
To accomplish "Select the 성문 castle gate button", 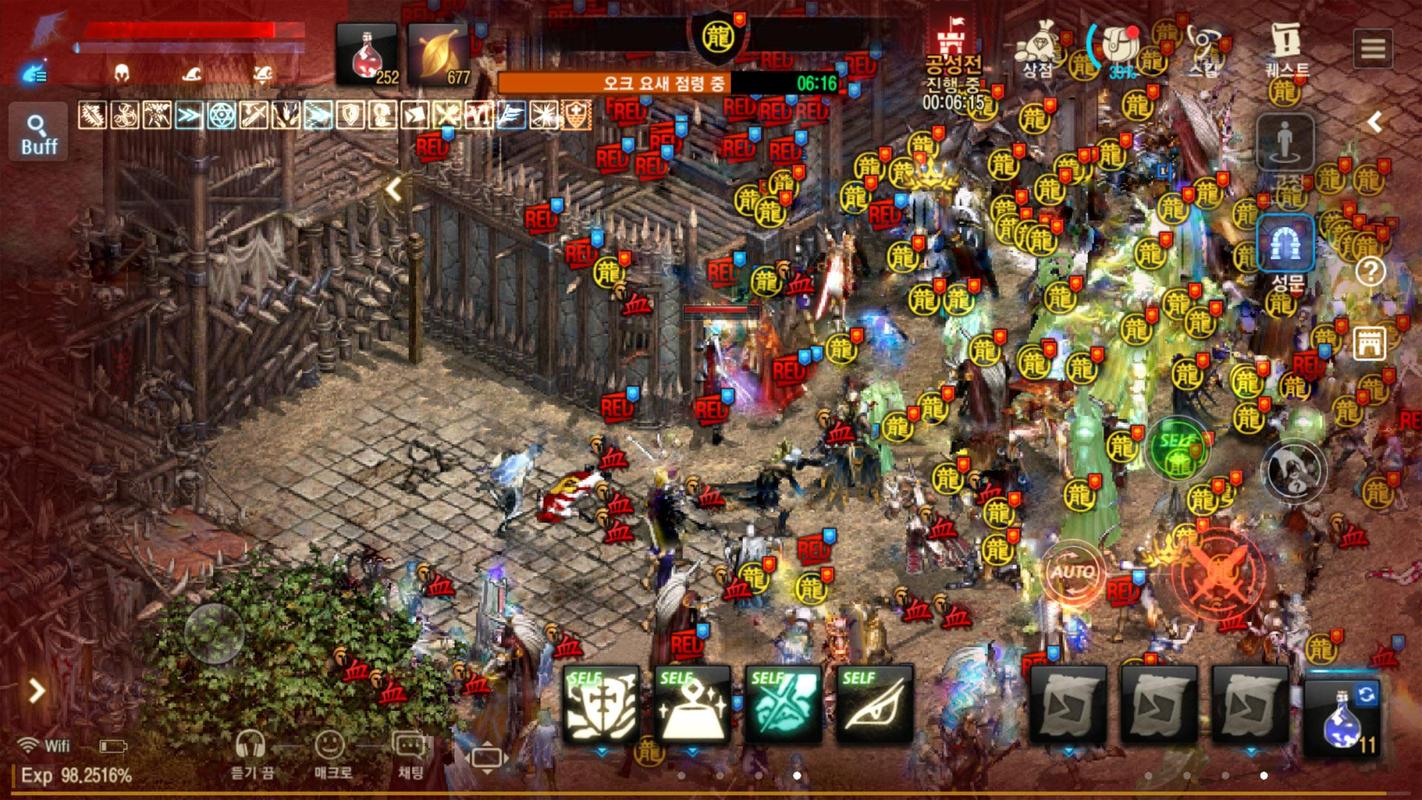I will 1286,250.
